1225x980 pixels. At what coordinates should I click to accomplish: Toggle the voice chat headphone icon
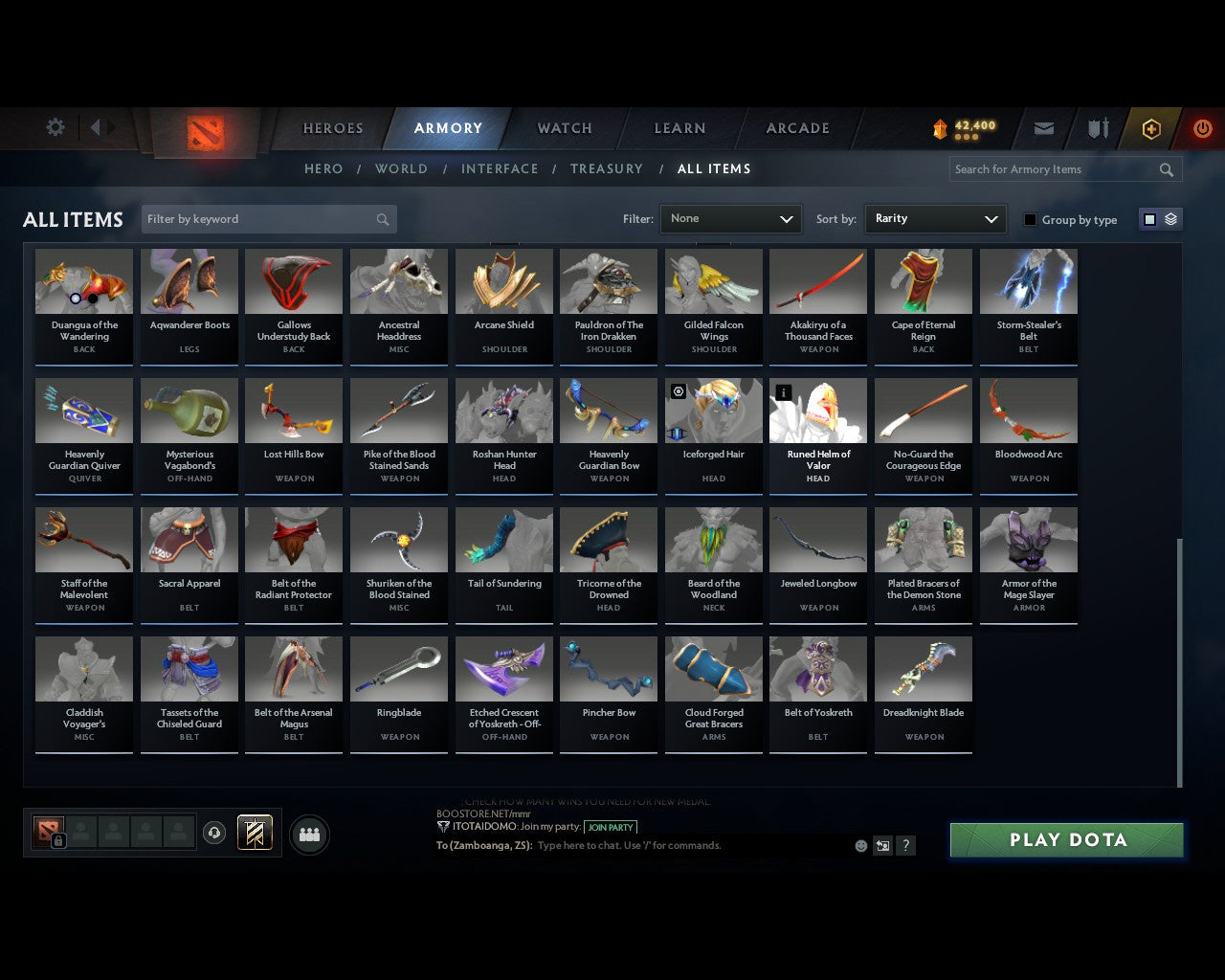tap(214, 833)
